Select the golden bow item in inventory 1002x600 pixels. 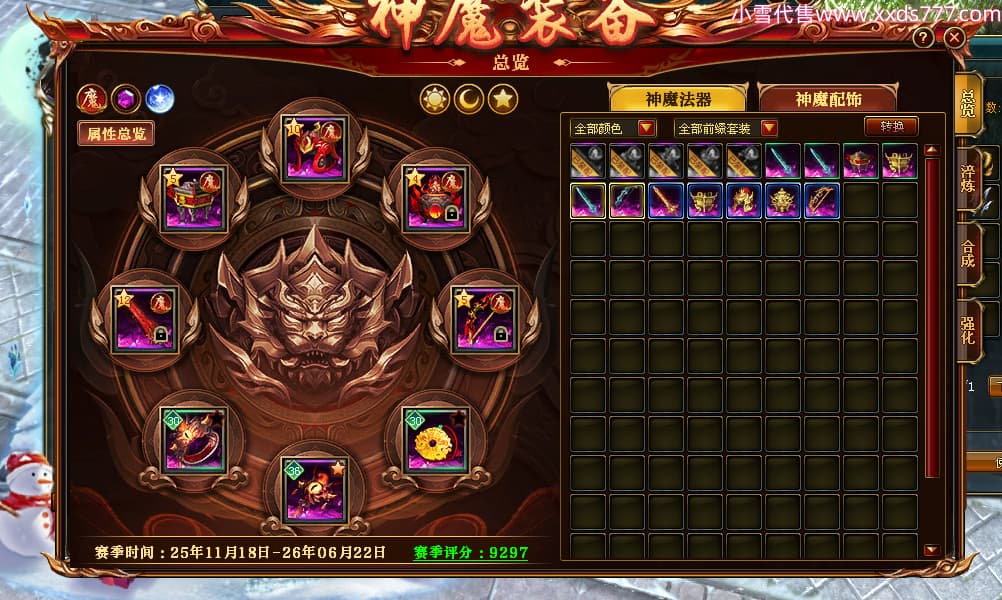pyautogui.click(x=821, y=200)
